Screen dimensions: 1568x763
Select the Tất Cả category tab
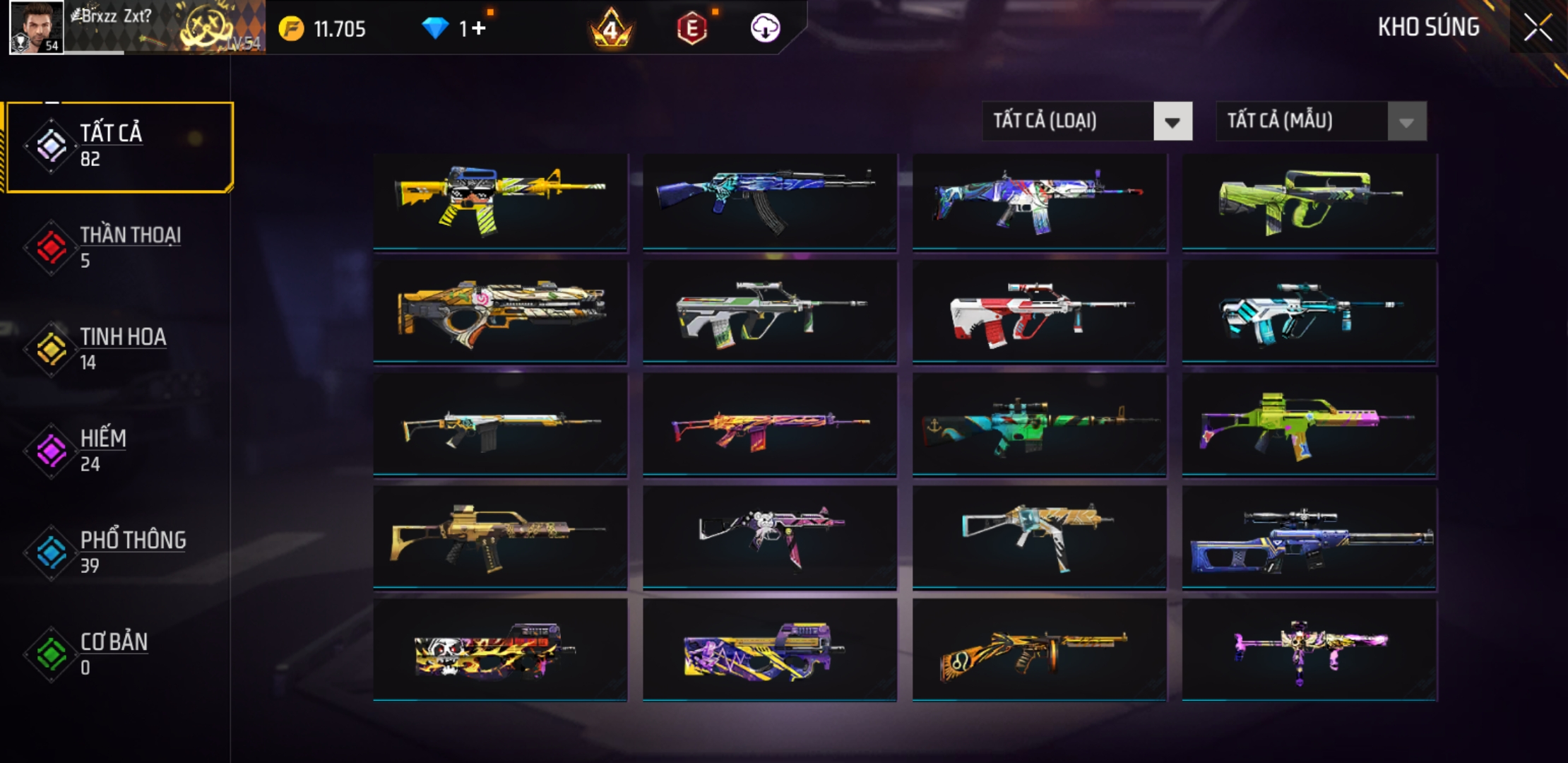120,146
